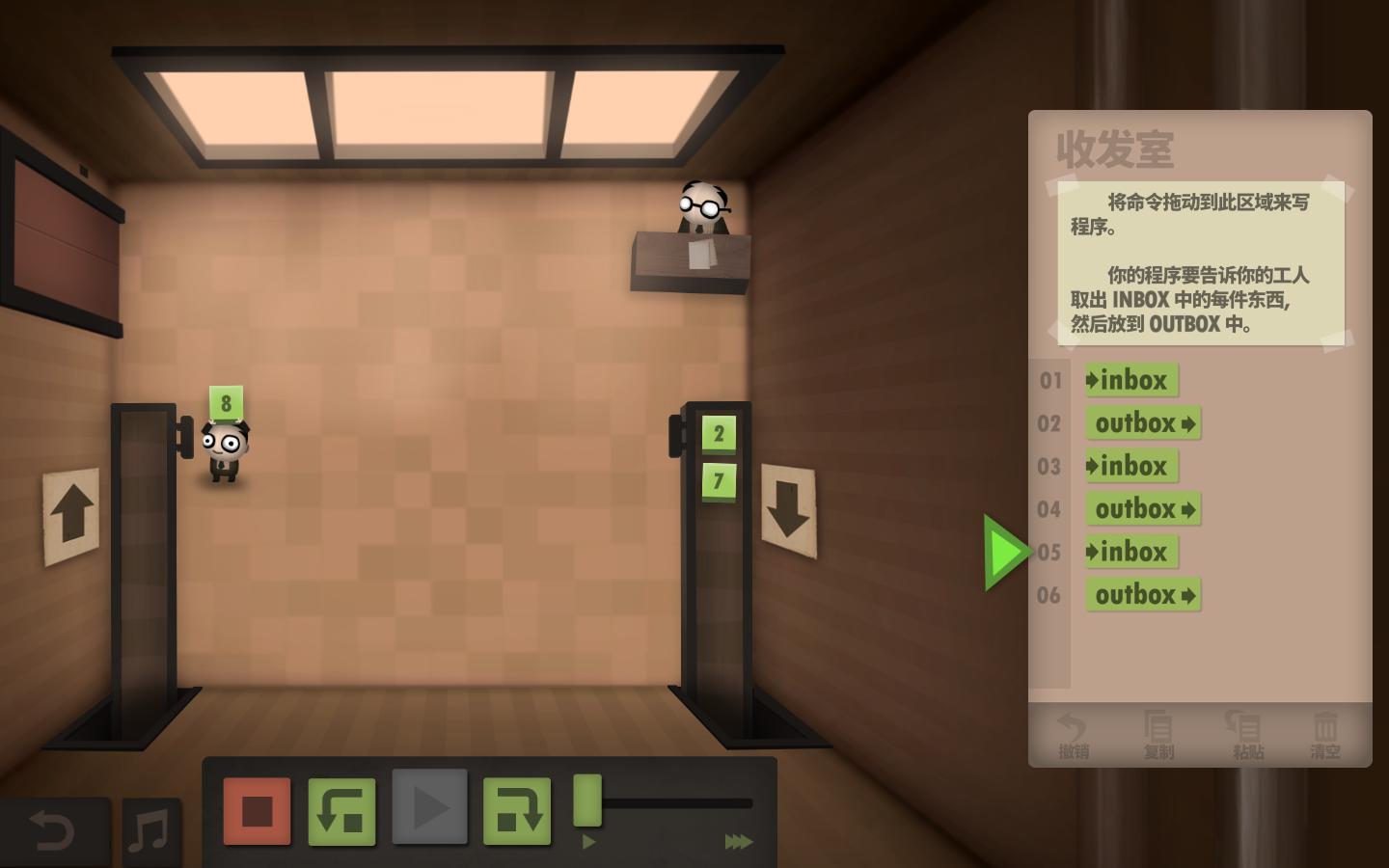Select the outbox command on line 06
Image resolution: width=1389 pixels, height=868 pixels.
(1143, 595)
